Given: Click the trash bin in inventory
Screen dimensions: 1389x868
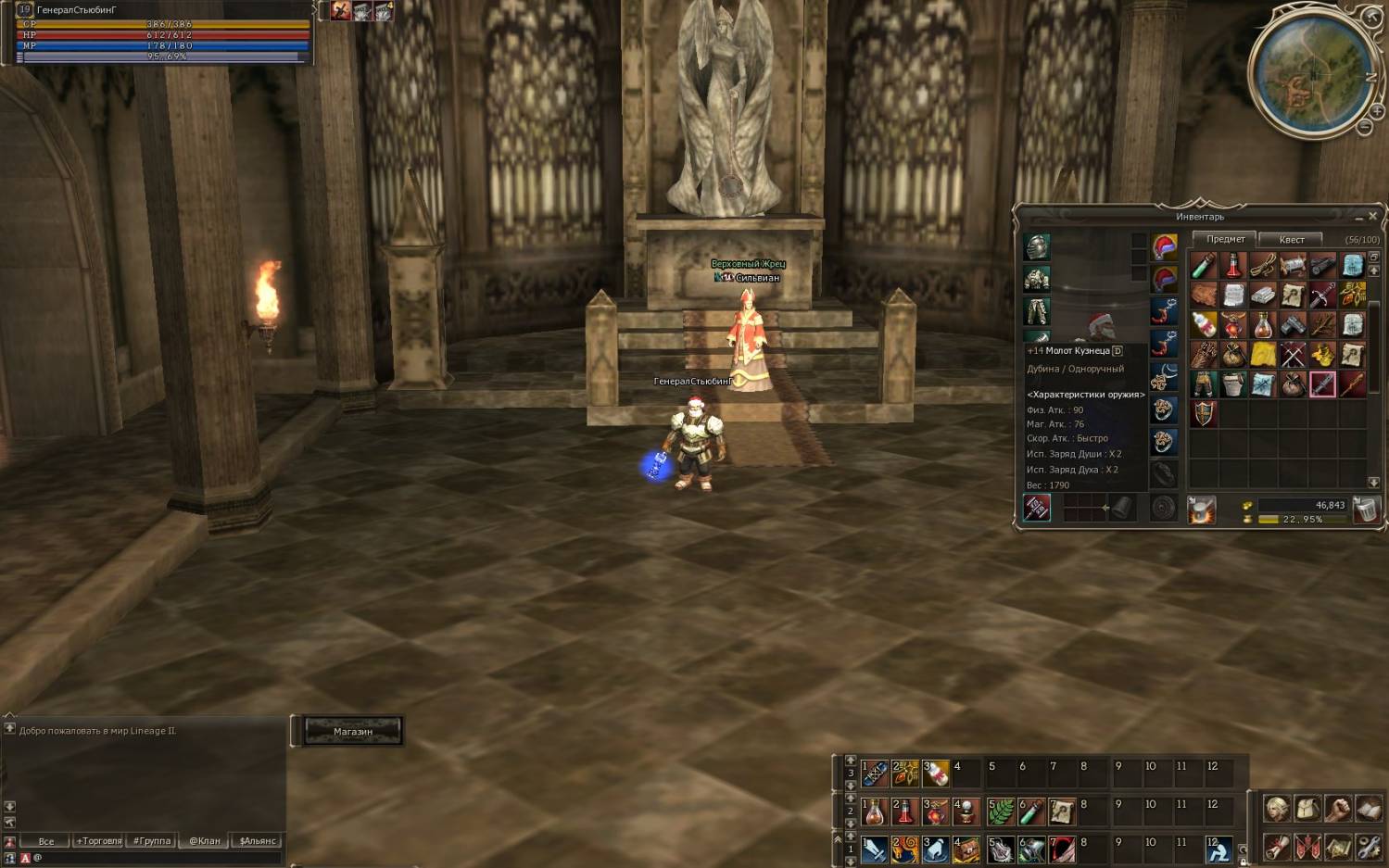Looking at the screenshot, I should point(1366,509).
